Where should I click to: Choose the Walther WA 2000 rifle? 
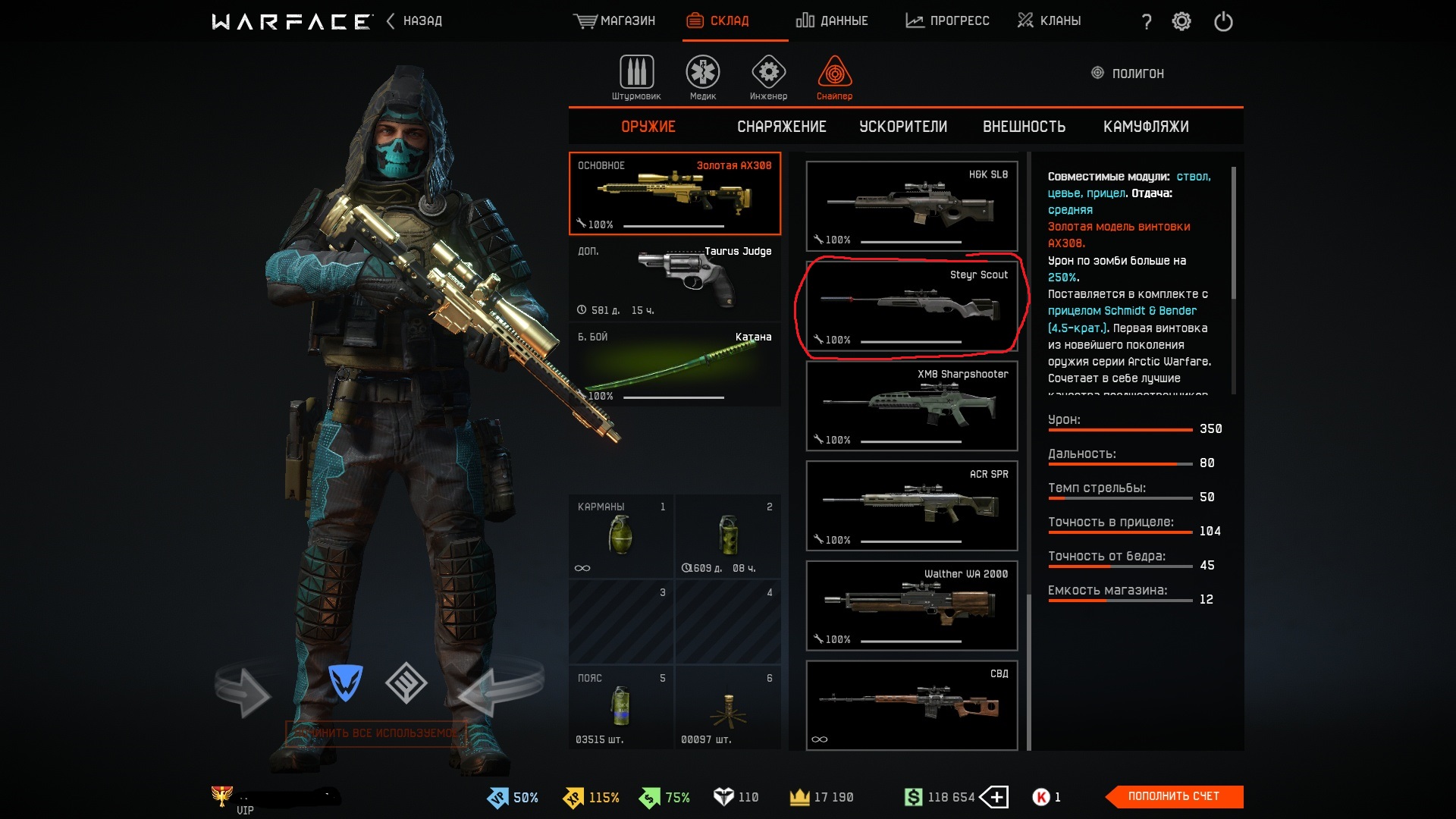coord(912,605)
